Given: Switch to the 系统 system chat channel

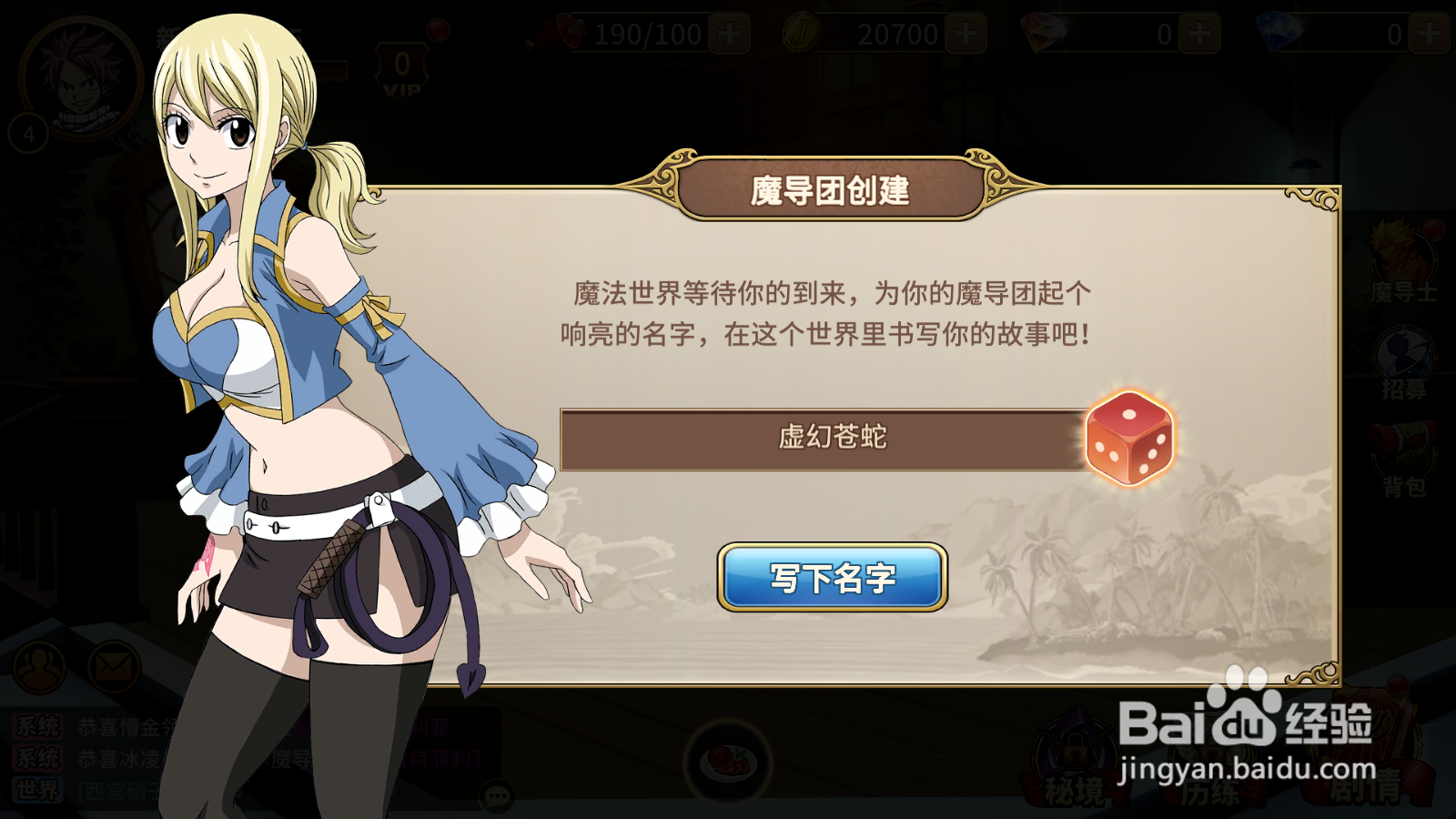Looking at the screenshot, I should pos(36,727).
